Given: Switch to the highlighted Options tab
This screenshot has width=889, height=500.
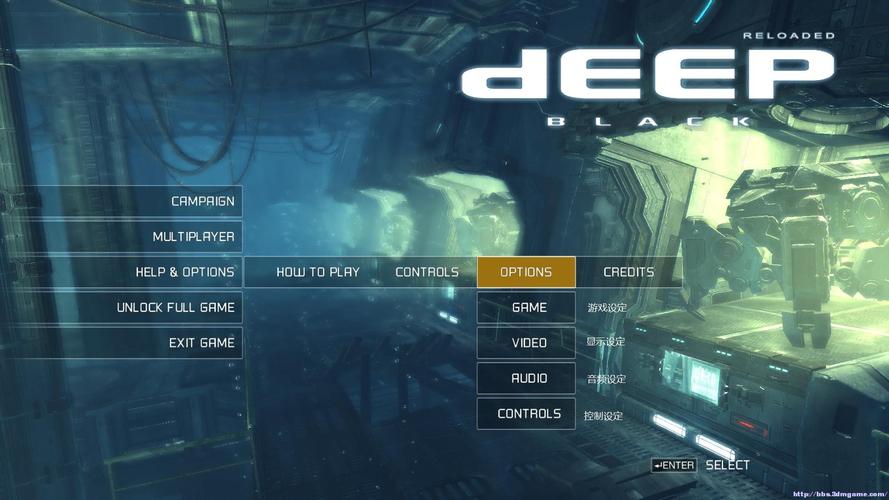Looking at the screenshot, I should click(526, 272).
